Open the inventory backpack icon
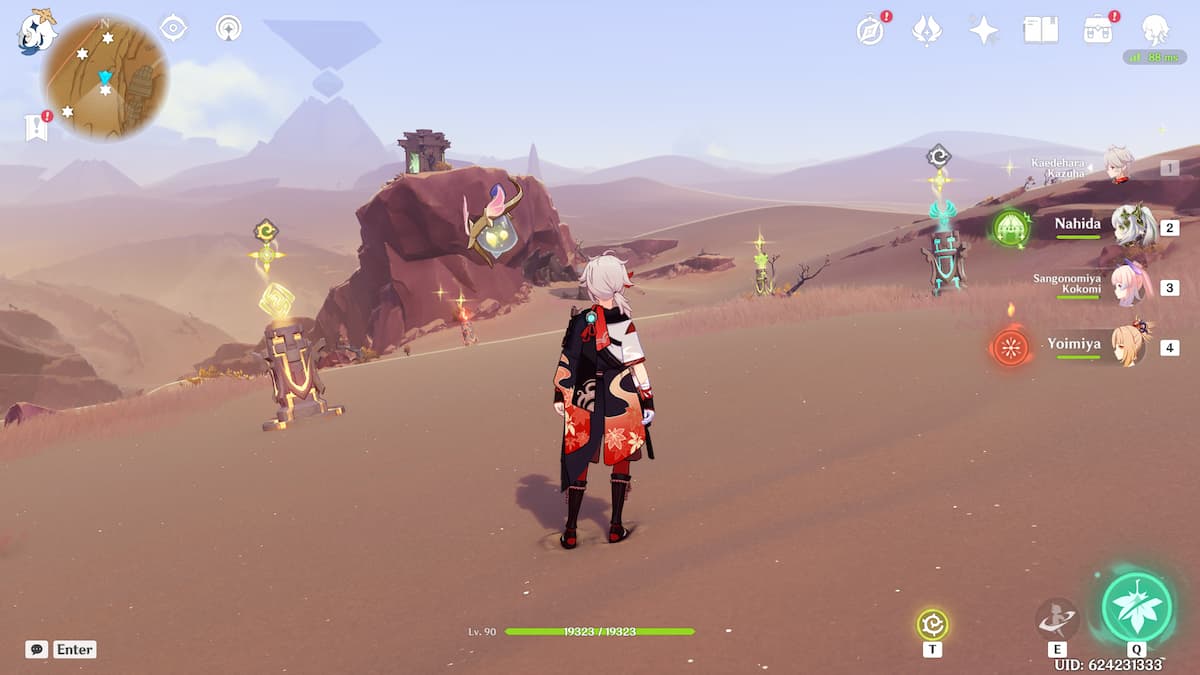The width and height of the screenshot is (1200, 675). [x=1098, y=30]
